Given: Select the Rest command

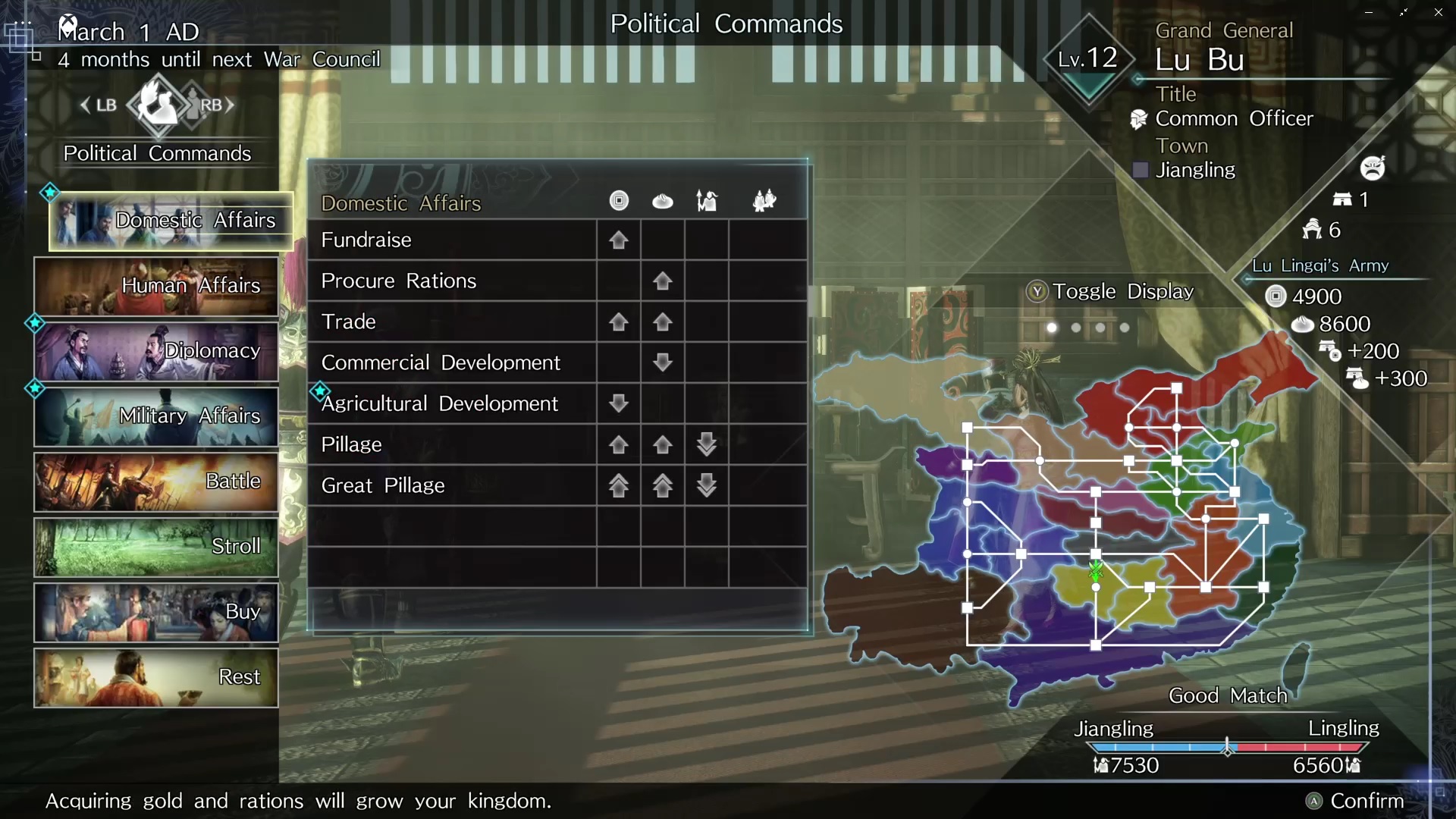Looking at the screenshot, I should [156, 677].
